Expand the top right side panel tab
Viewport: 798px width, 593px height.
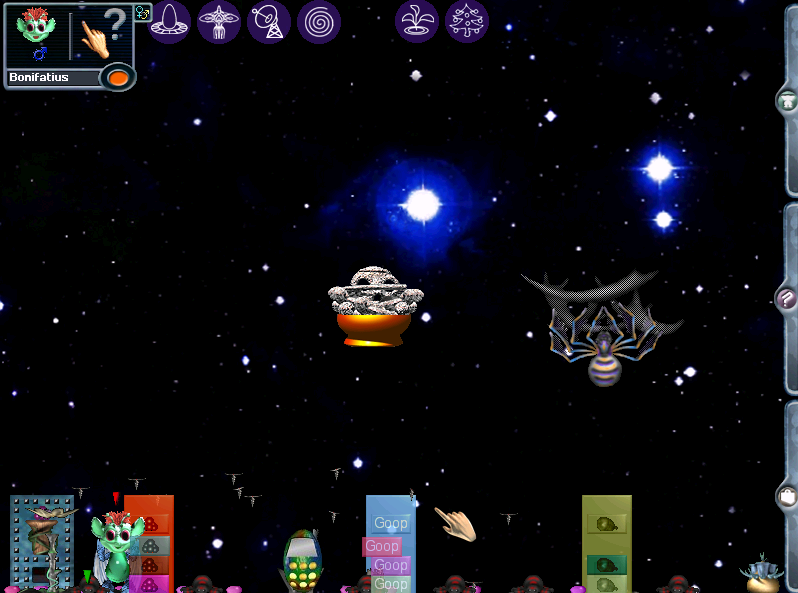click(787, 100)
